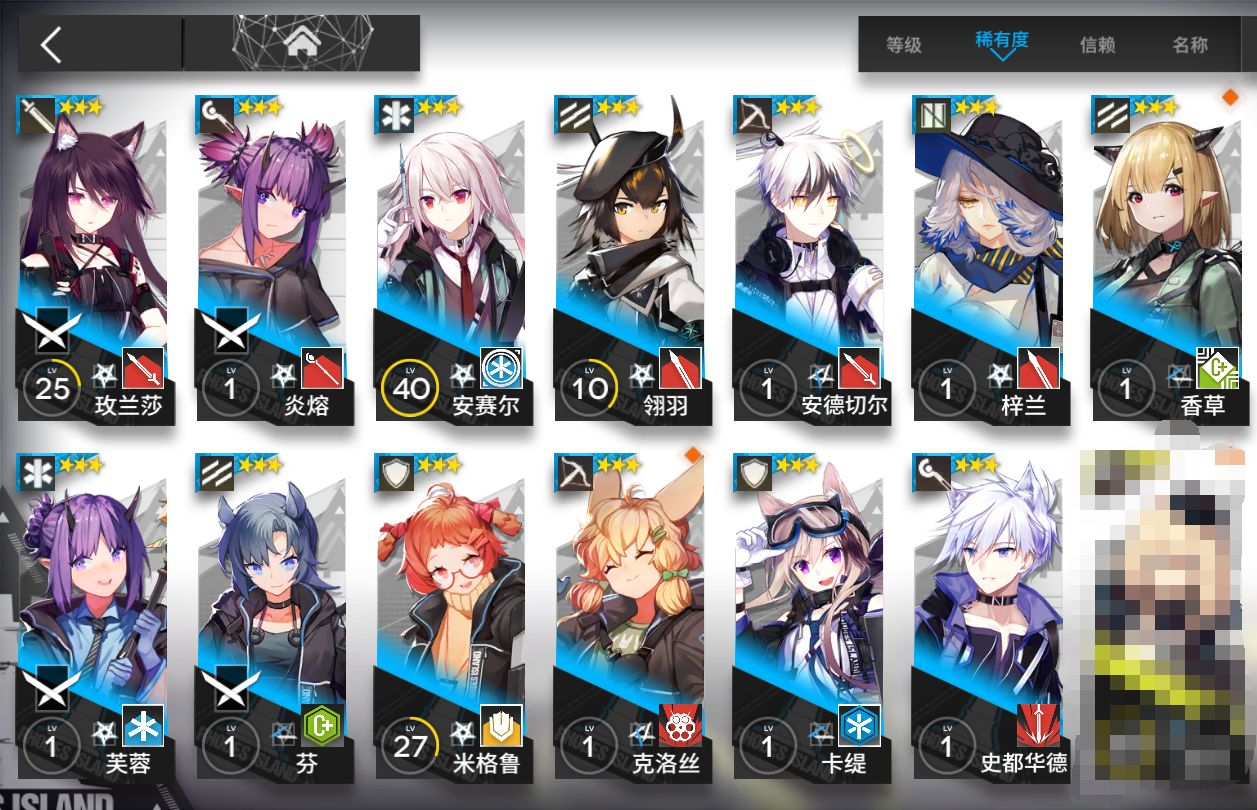This screenshot has width=1257, height=810.
Task: Sort operators by 稀有度
Action: pyautogui.click(x=1001, y=42)
